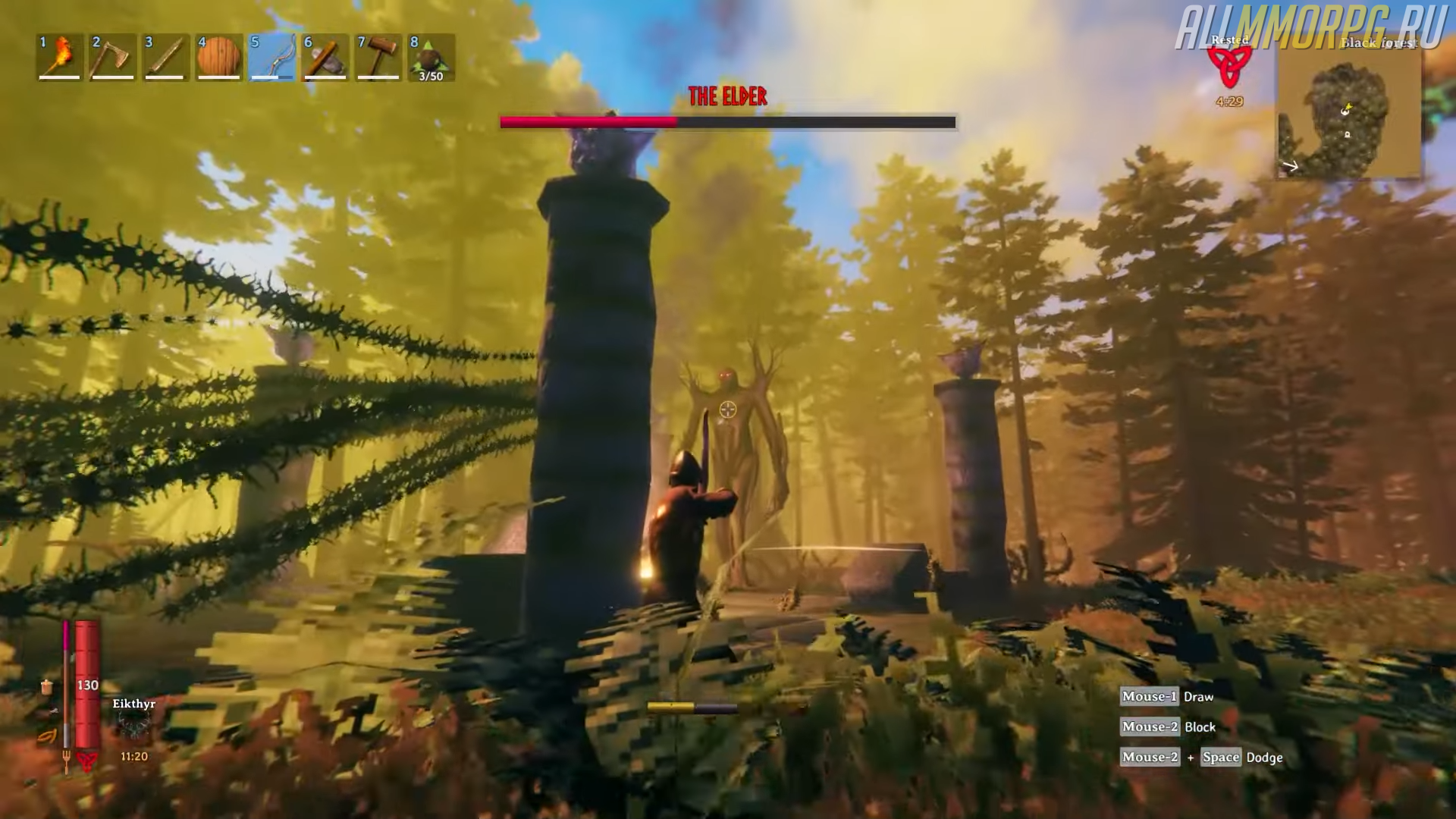Viewport: 1456px width, 819px height.
Task: Click the red Rested status icon
Action: point(1229,68)
